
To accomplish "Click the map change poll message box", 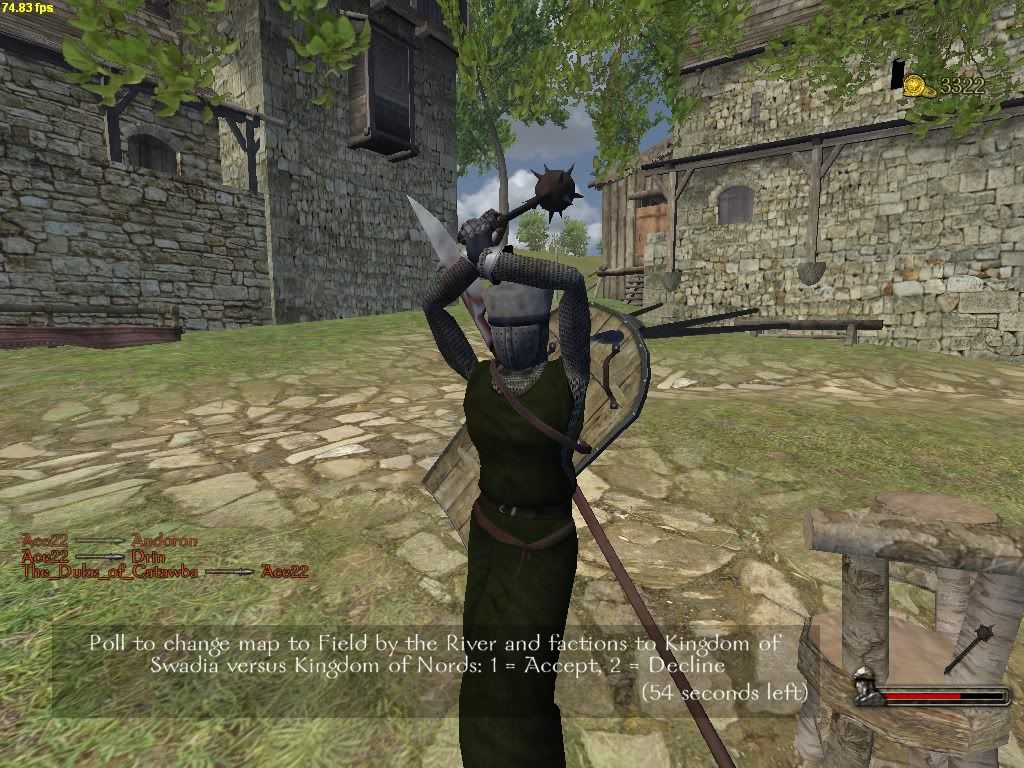I will pos(434,666).
